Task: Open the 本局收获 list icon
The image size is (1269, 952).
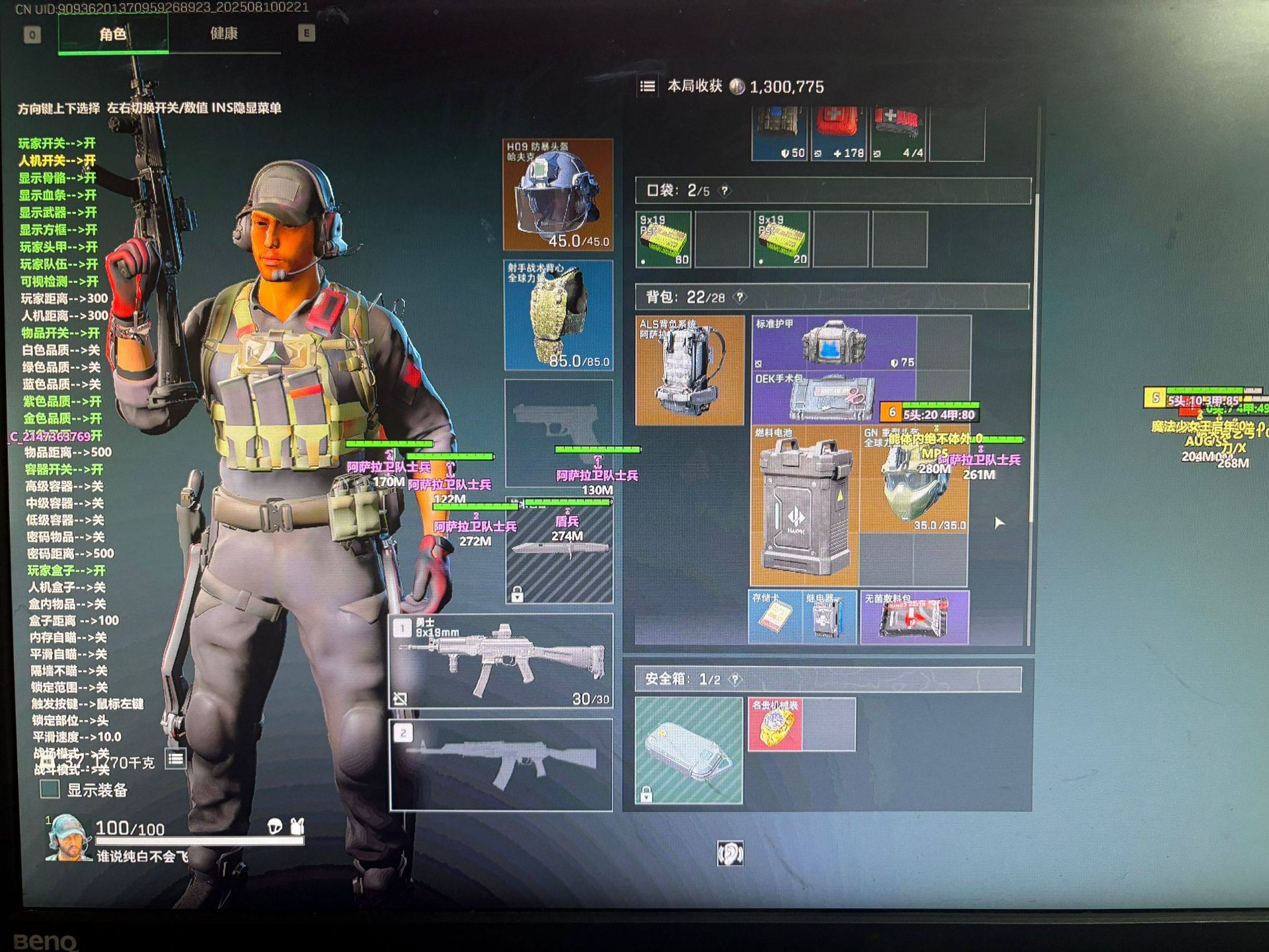Action: [648, 87]
